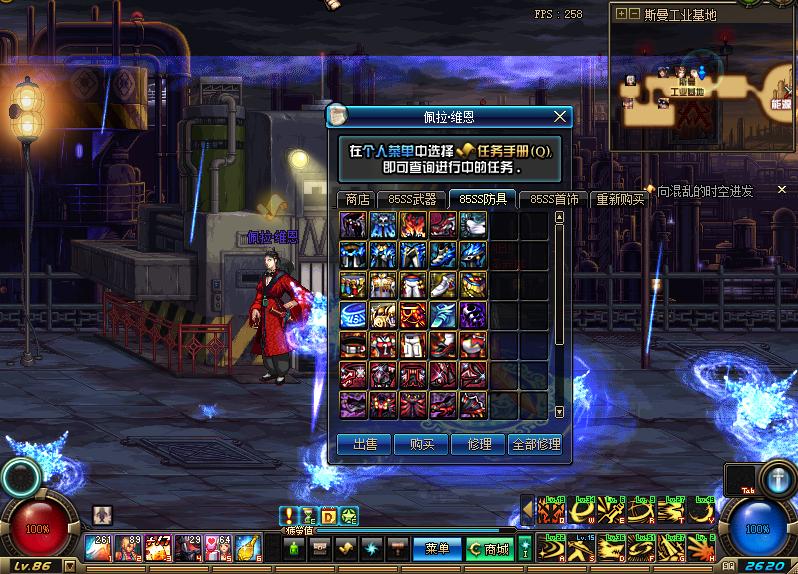Activate the 全部修理 repair-all button
This screenshot has height=574, width=798.
(536, 444)
